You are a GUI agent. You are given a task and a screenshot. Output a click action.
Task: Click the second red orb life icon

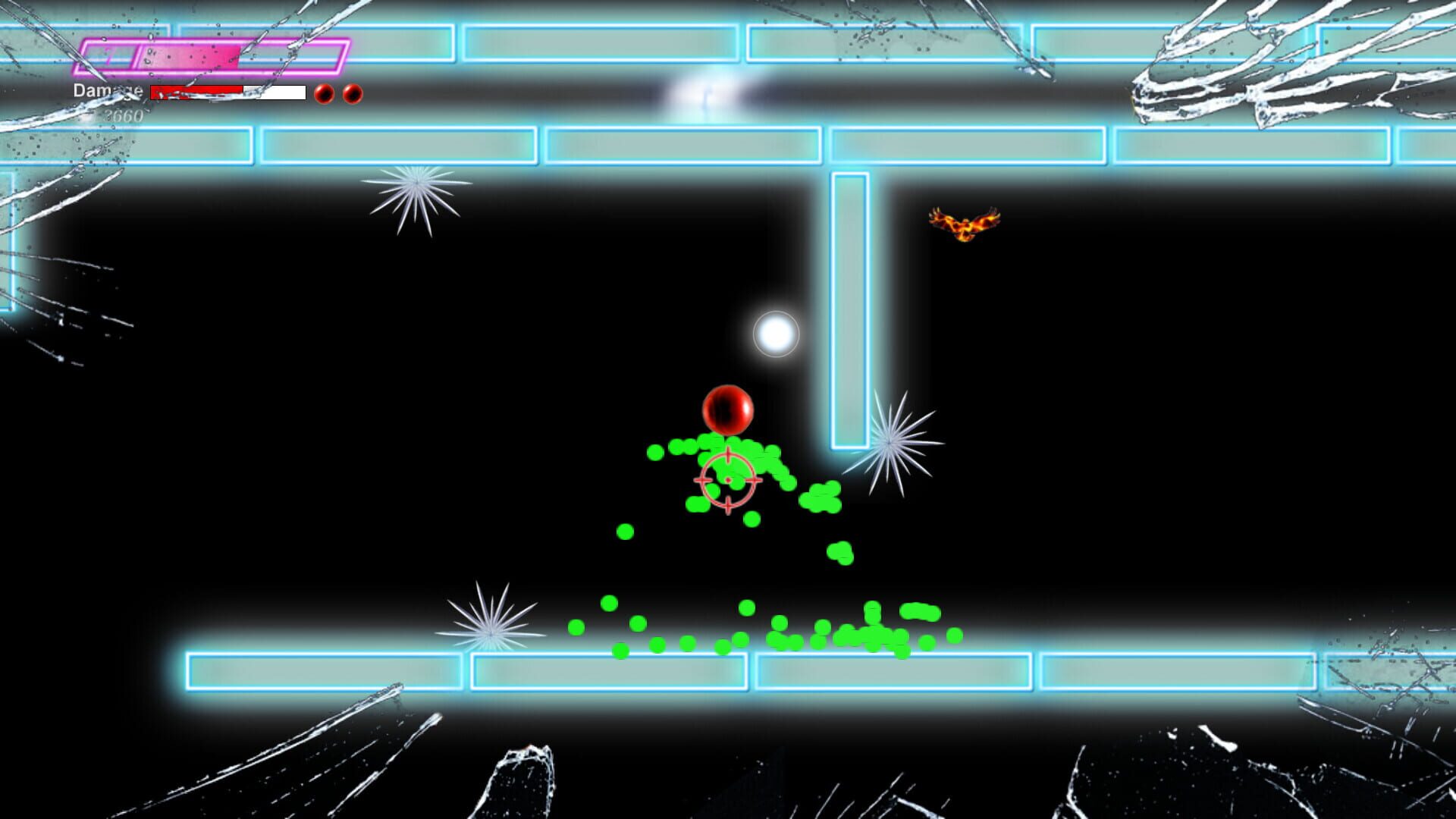[x=351, y=94]
